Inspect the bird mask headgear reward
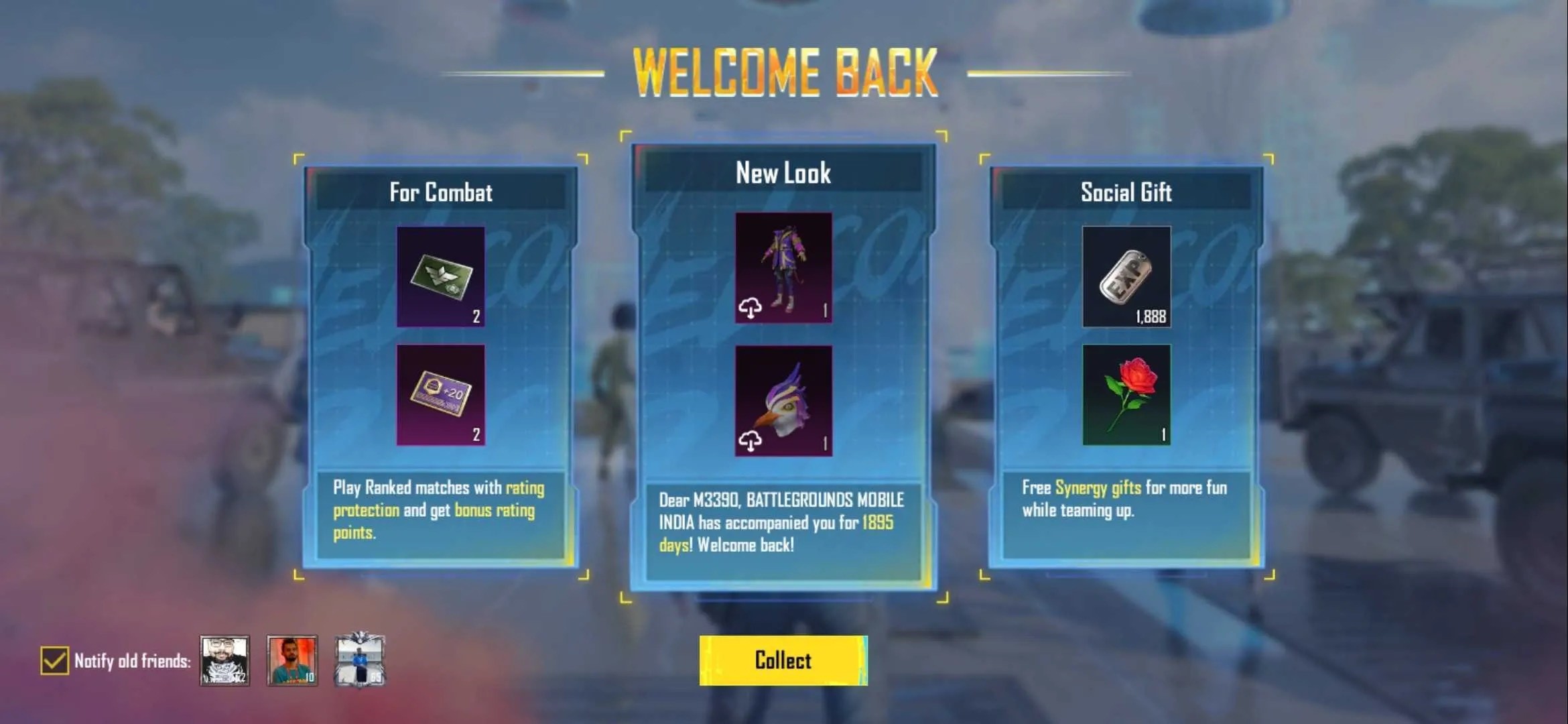The width and height of the screenshot is (1568, 724). 783,401
